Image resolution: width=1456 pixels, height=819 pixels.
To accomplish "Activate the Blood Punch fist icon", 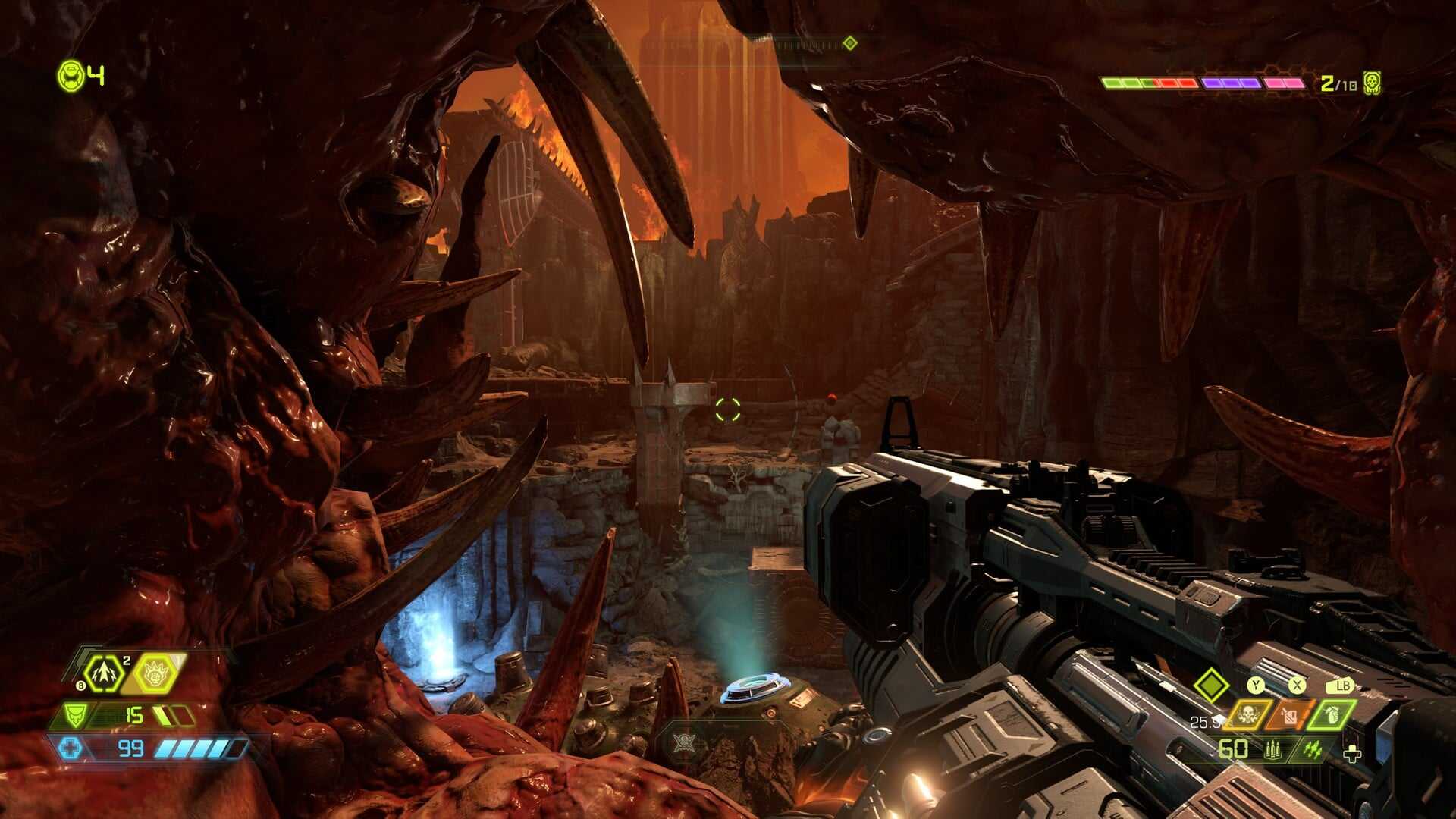I will (x=156, y=673).
